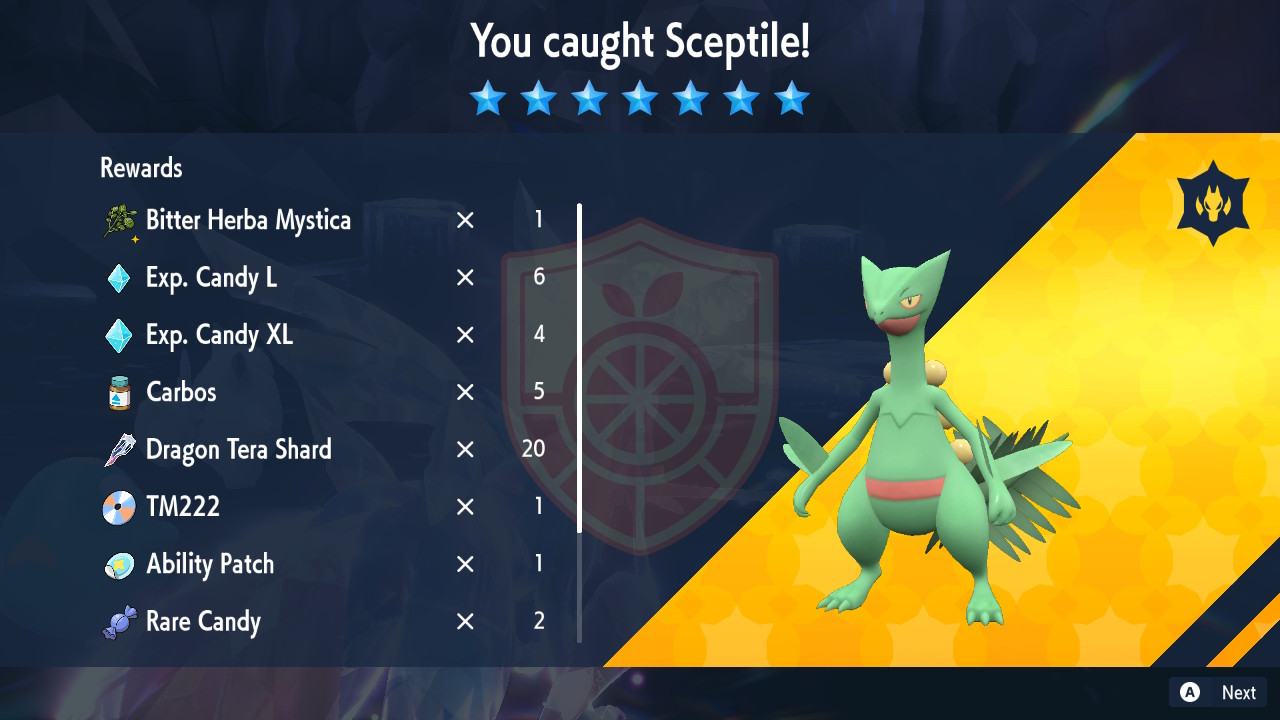Select the Exp. Candy XL icon
The image size is (1280, 720).
(120, 335)
